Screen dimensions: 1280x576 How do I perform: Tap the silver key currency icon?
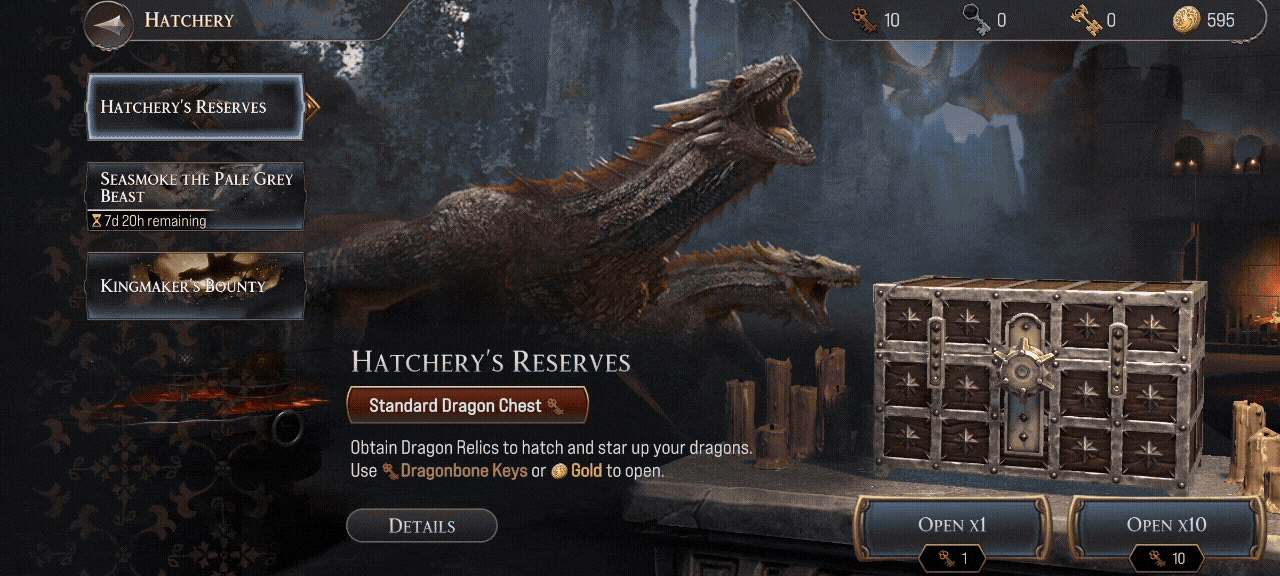(975, 20)
